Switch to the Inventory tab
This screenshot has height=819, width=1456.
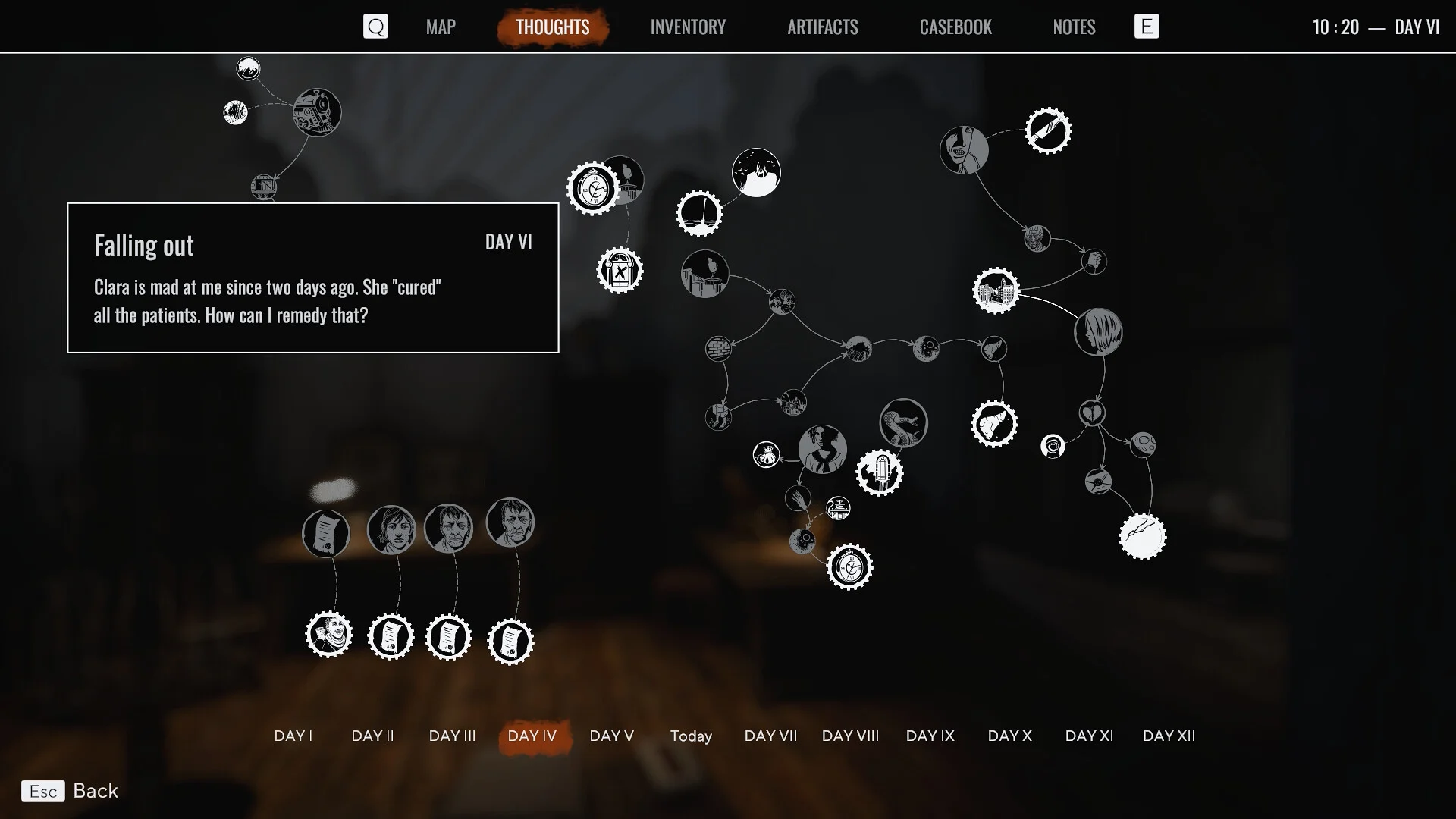687,27
